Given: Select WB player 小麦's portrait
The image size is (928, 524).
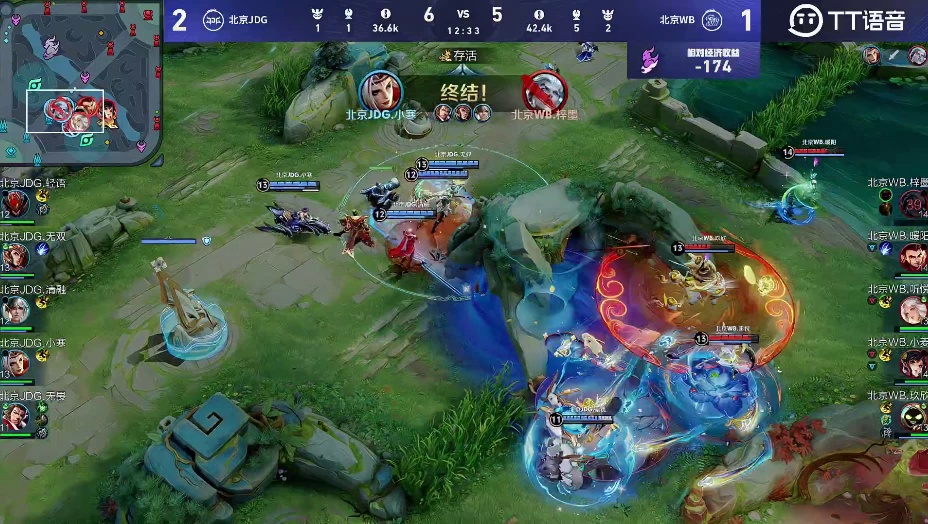Looking at the screenshot, I should click(x=912, y=364).
